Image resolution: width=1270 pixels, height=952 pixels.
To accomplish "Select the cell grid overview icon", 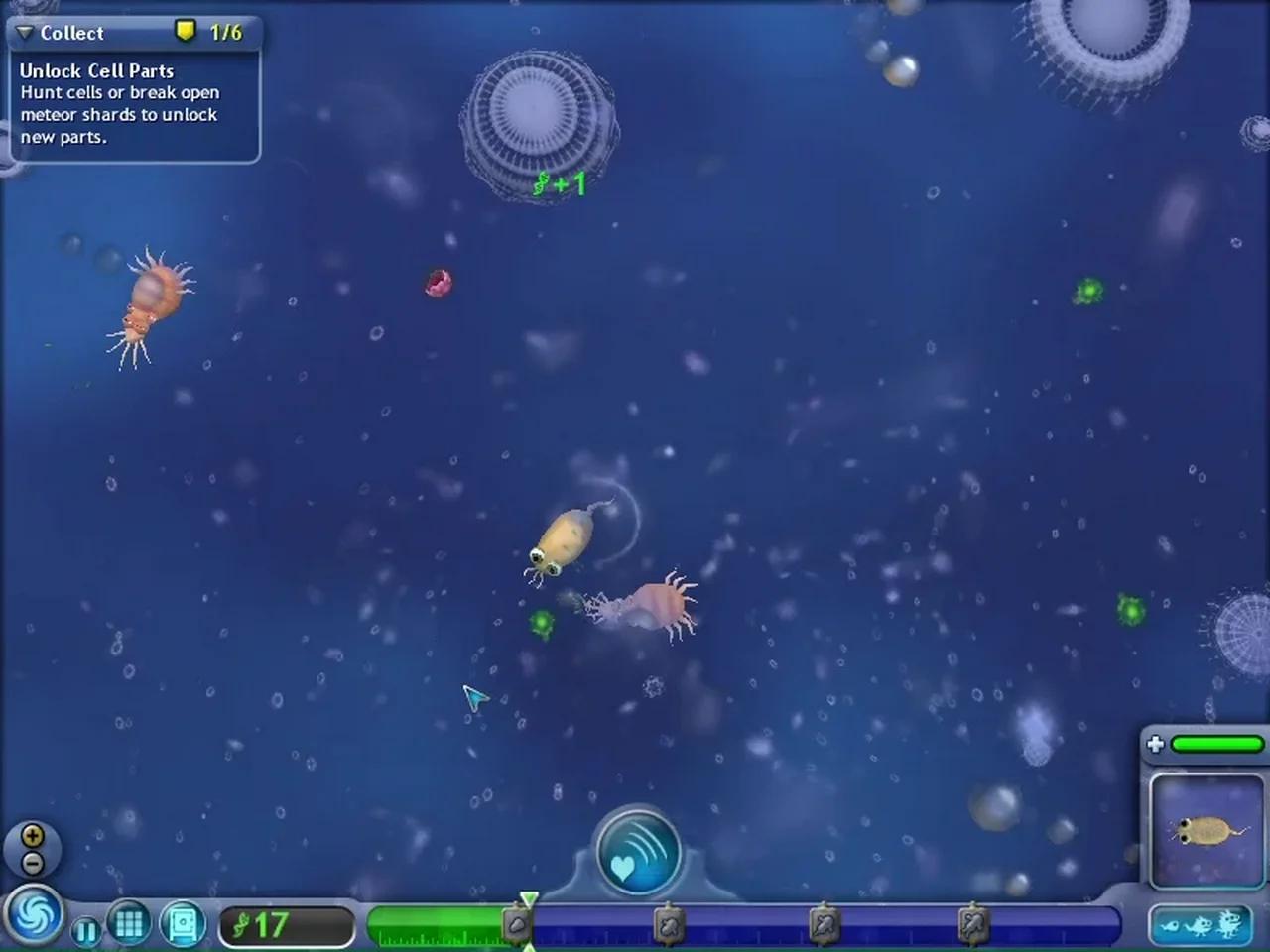I will tap(129, 922).
